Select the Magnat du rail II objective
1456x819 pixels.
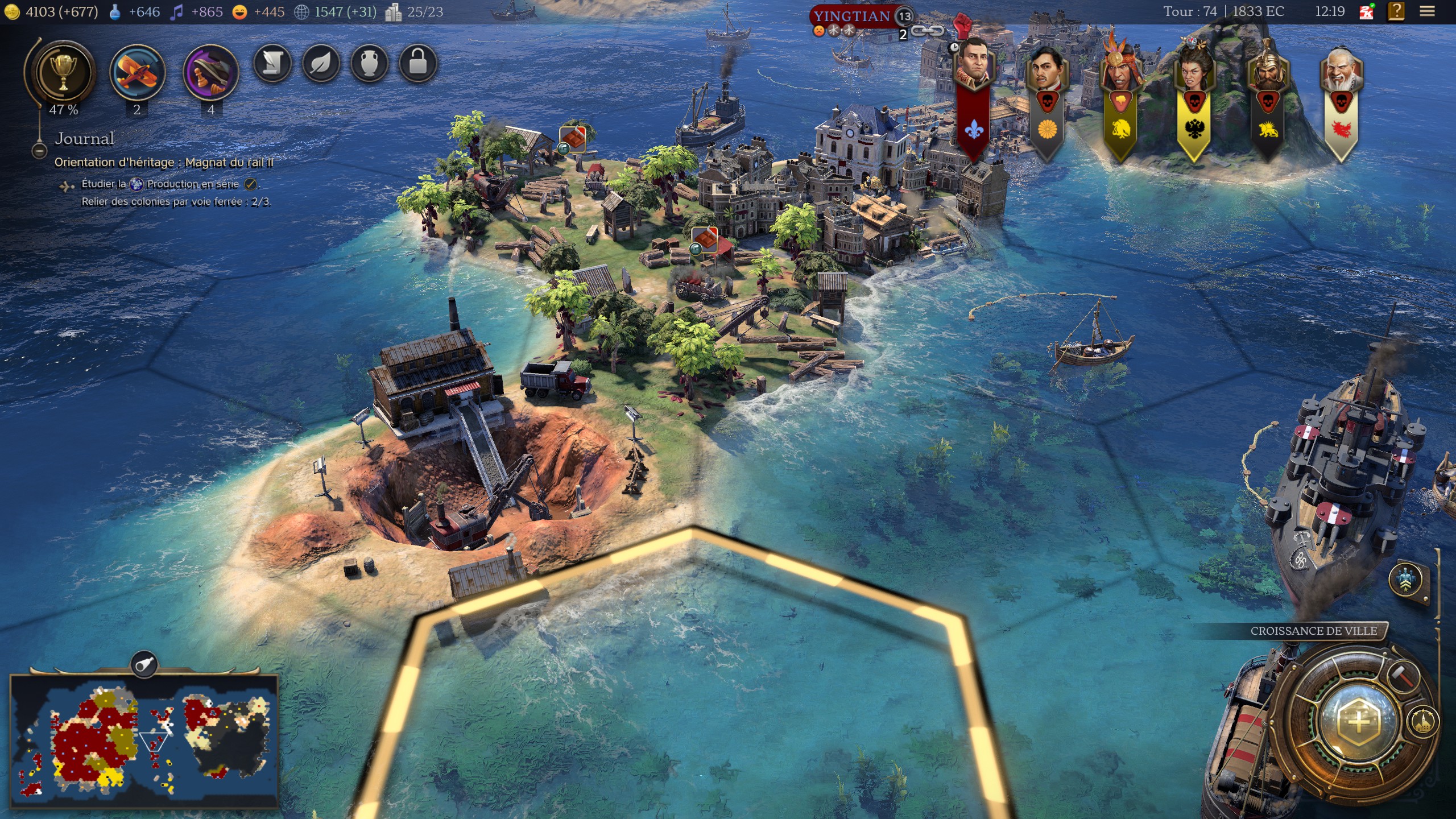(164, 163)
